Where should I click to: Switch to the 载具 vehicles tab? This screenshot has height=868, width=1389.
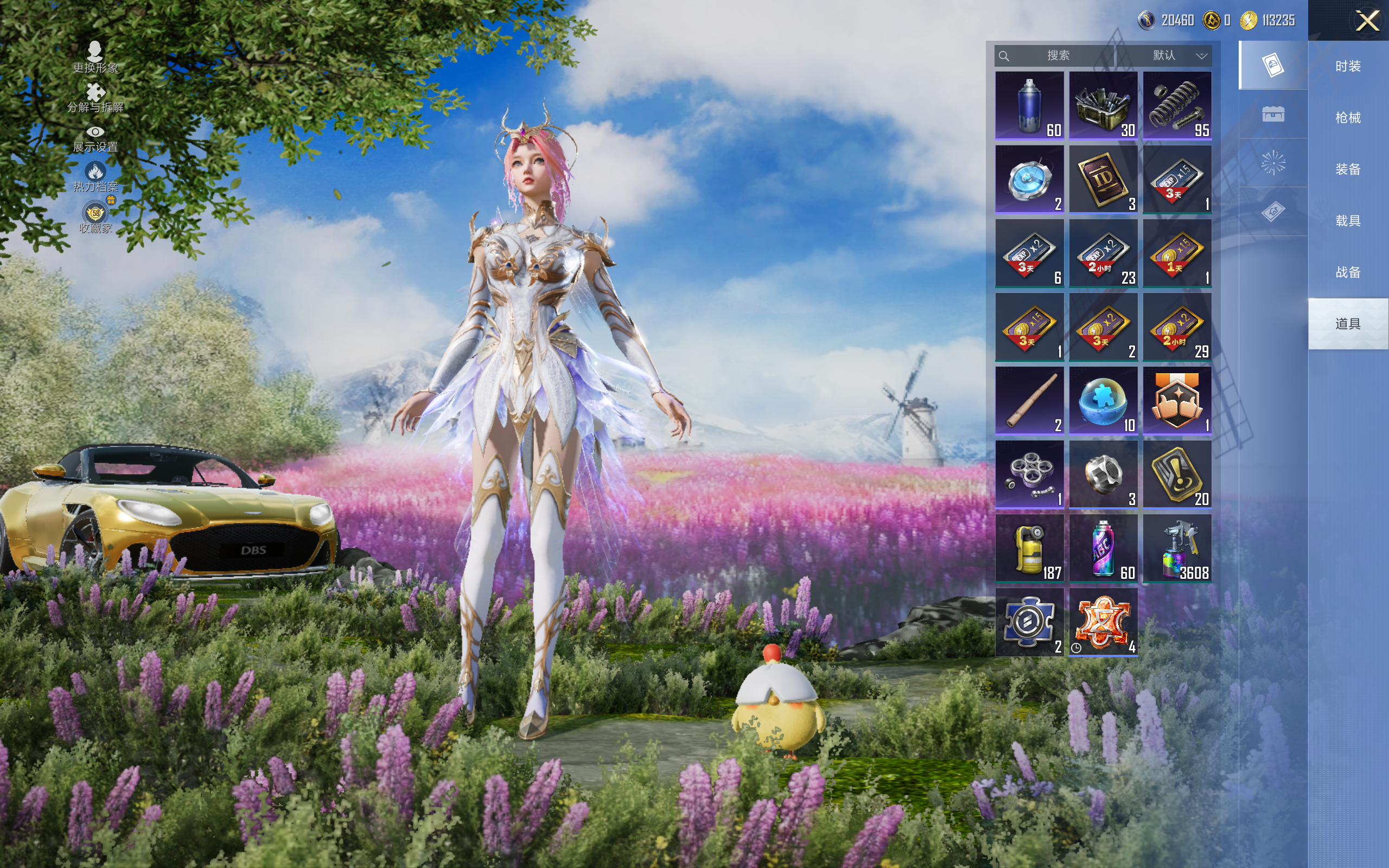coord(1348,221)
